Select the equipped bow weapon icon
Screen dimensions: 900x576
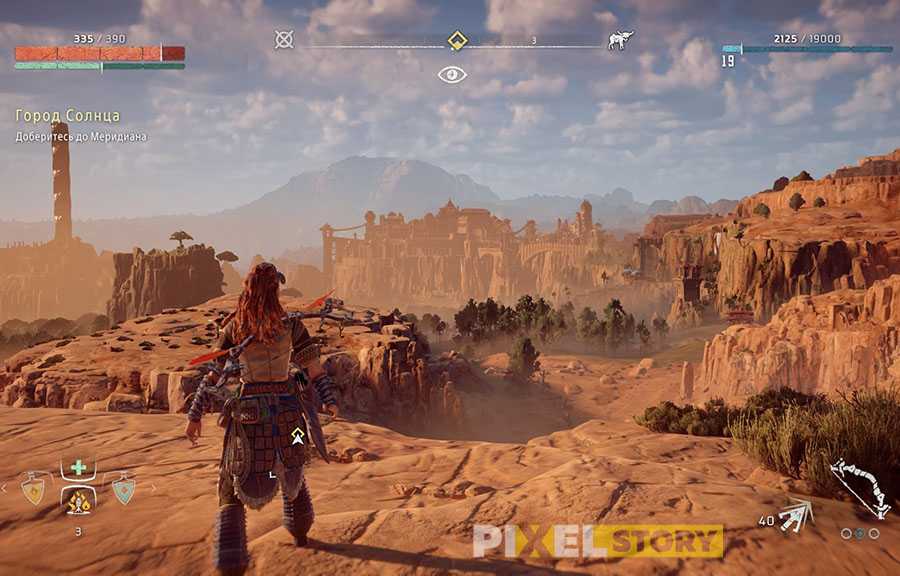coord(859,487)
